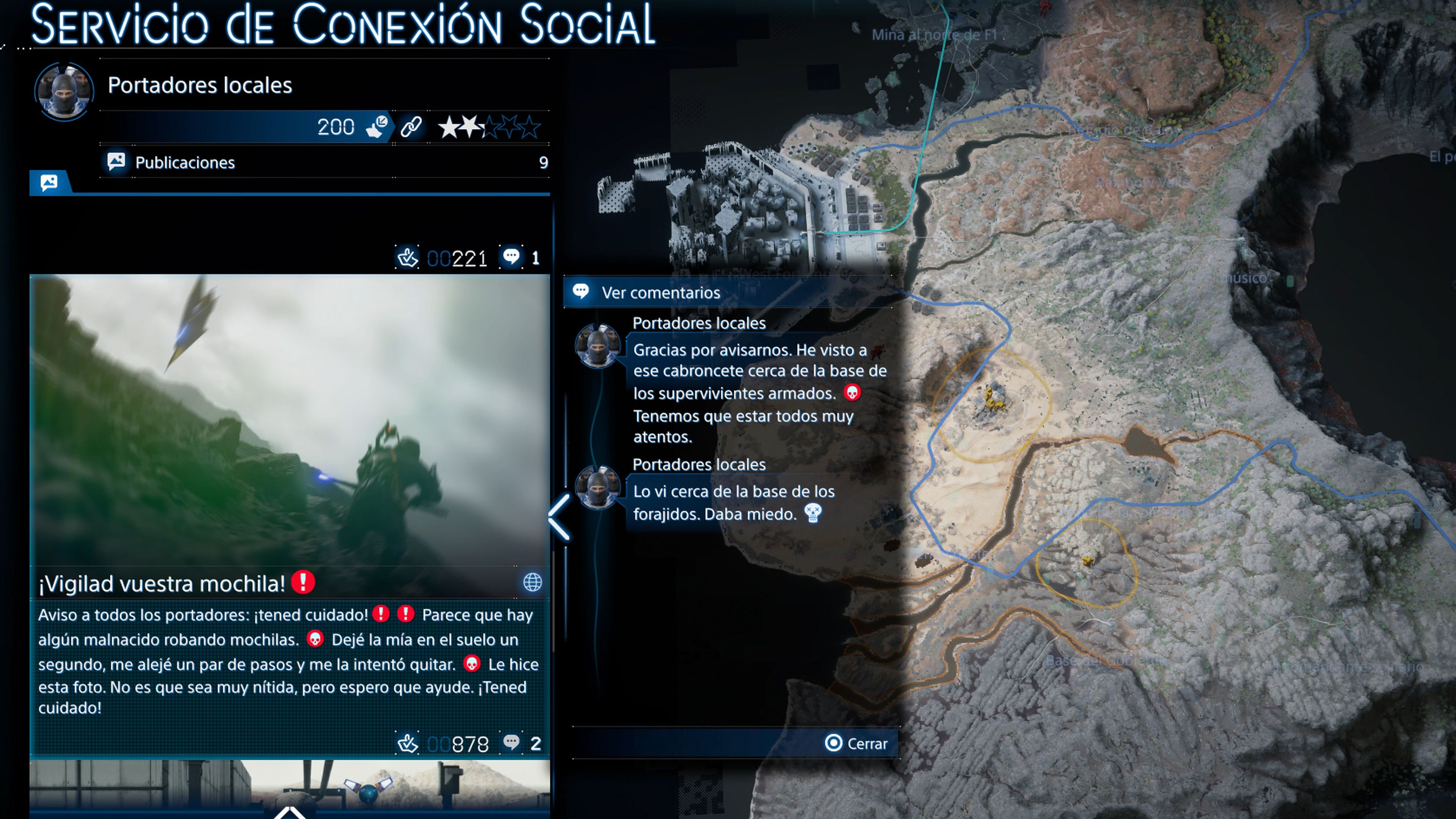The height and width of the screenshot is (819, 1456).
Task: Collapse comments with the left arrow
Action: pyautogui.click(x=560, y=517)
